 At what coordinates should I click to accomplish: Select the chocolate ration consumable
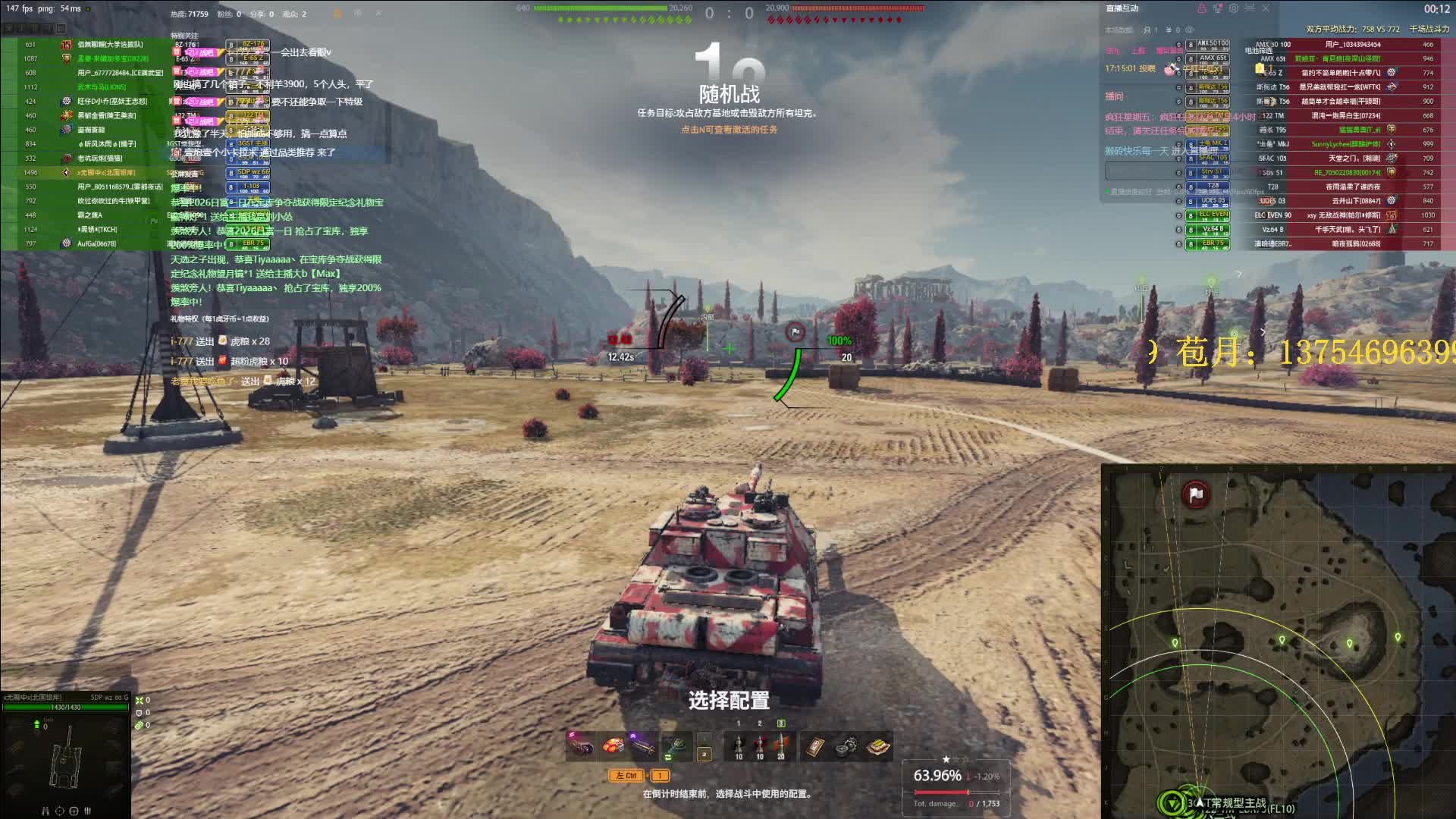(878, 747)
